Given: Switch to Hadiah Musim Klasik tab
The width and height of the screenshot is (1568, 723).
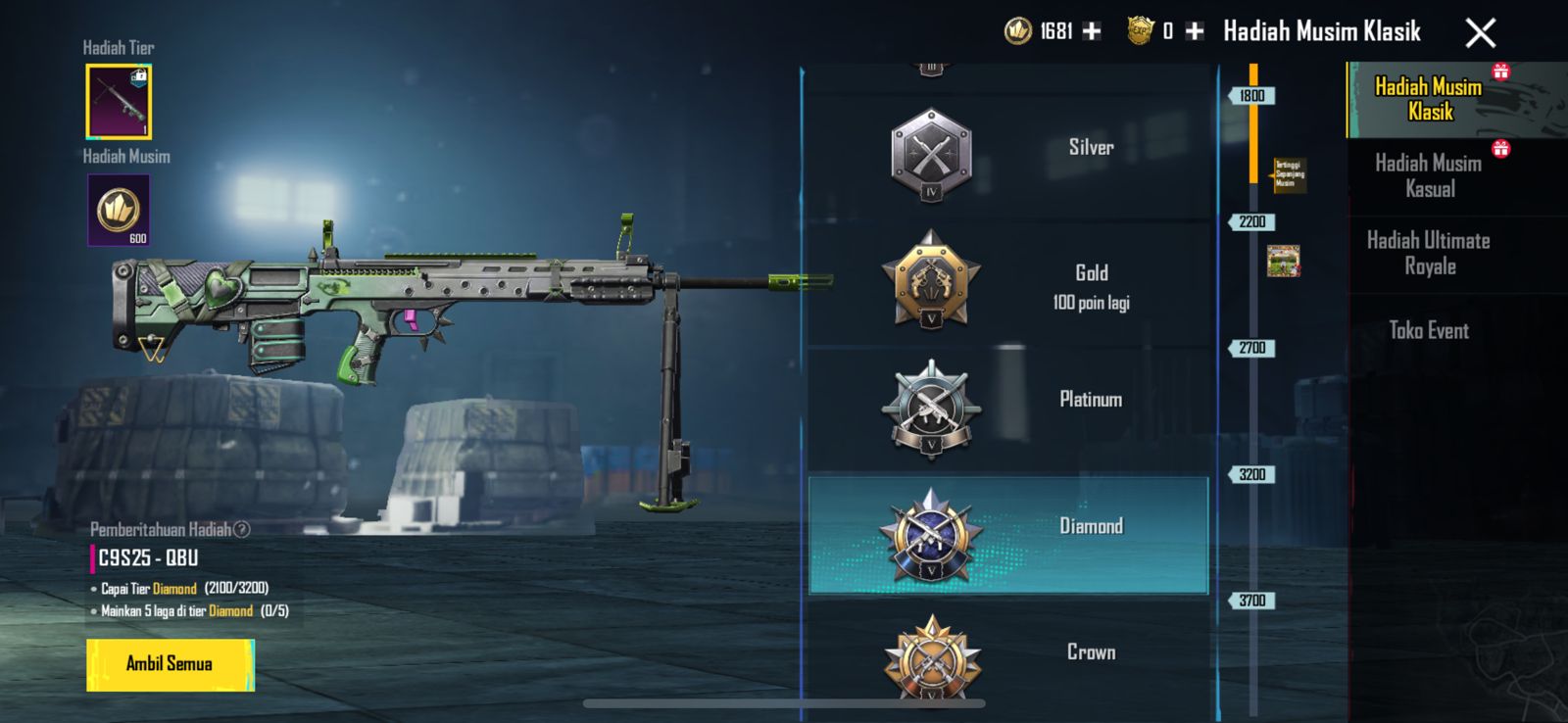Looking at the screenshot, I should [x=1429, y=99].
